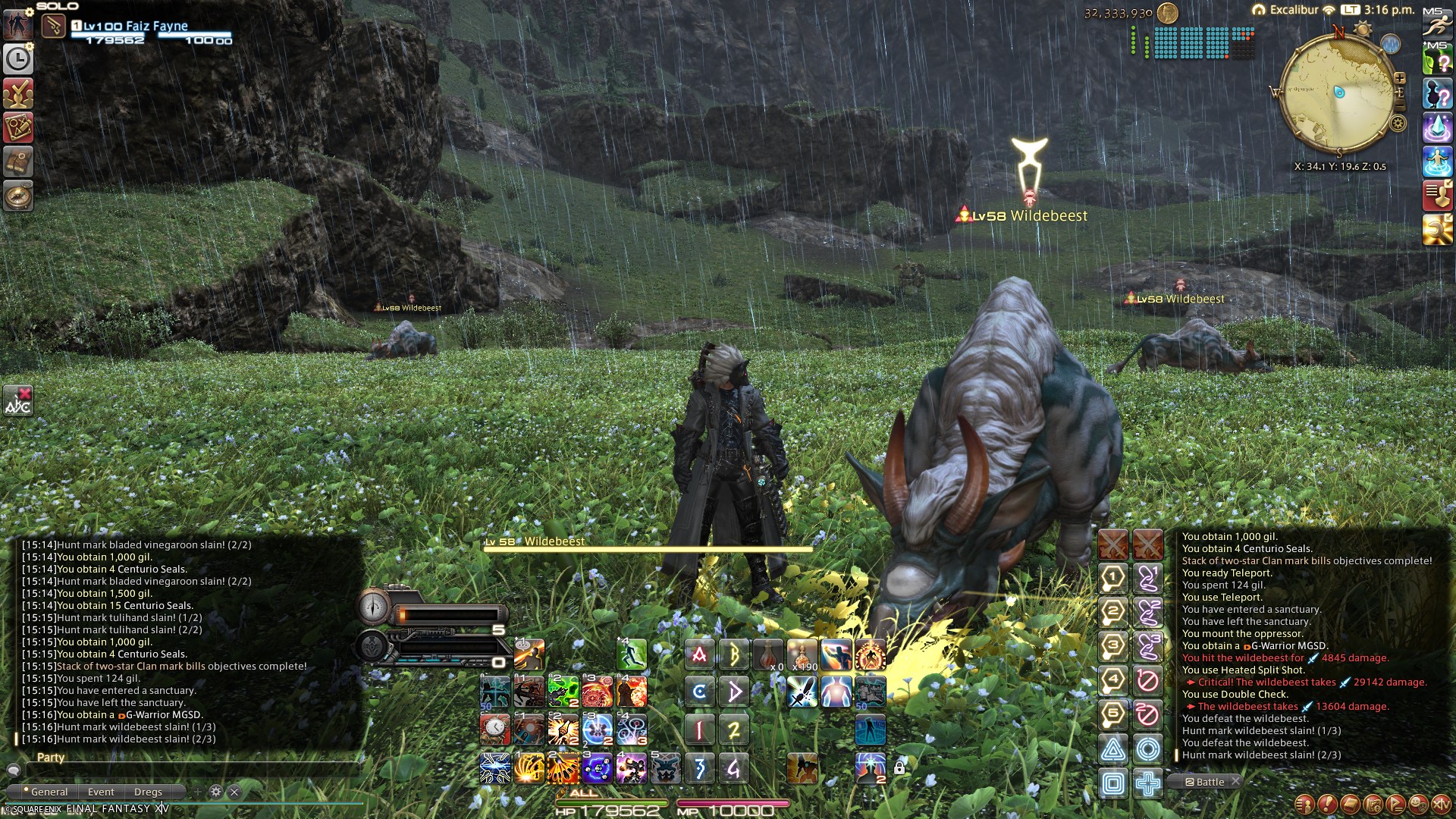The height and width of the screenshot is (819, 1456).
Task: Activate the Sprint ability icon
Action: [x=1436, y=24]
